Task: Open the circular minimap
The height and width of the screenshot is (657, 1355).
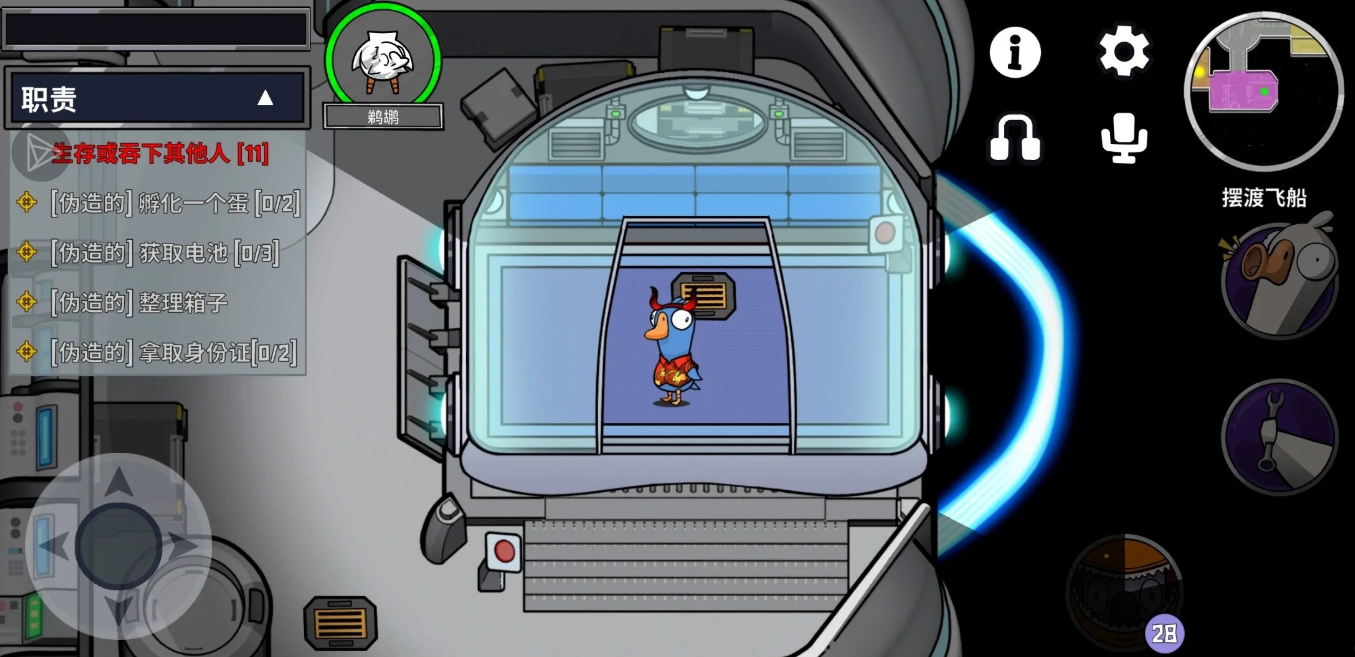Action: pyautogui.click(x=1264, y=92)
